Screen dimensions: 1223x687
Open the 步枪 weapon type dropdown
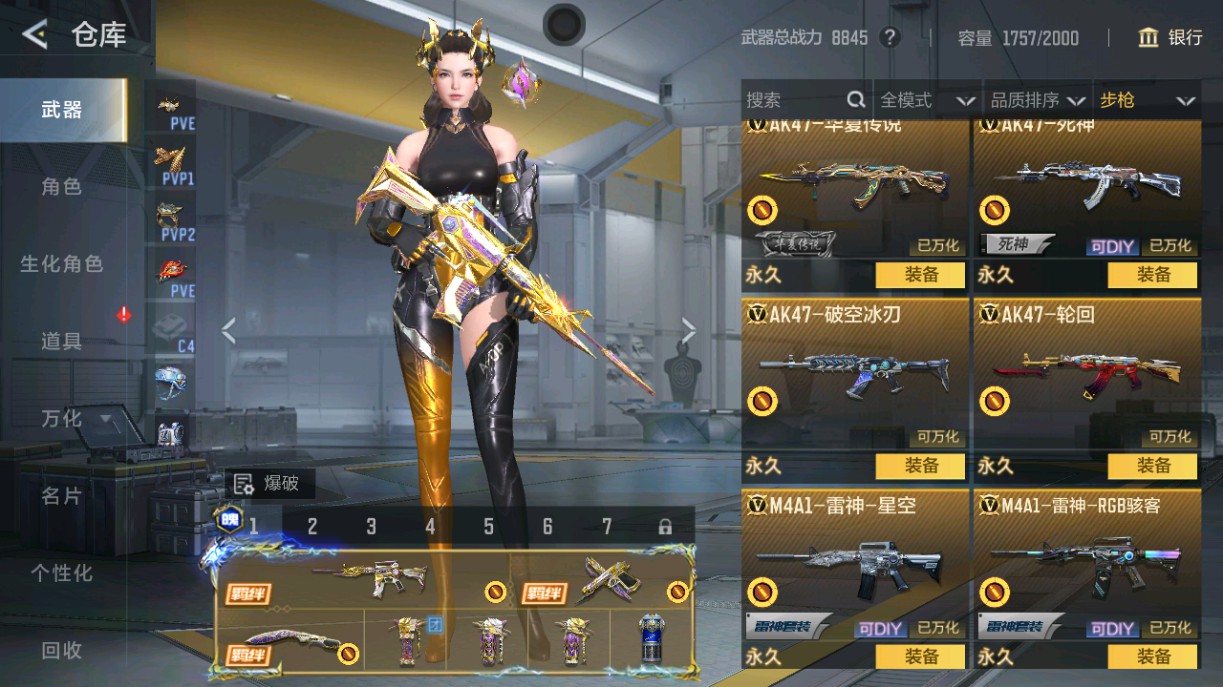point(1147,100)
